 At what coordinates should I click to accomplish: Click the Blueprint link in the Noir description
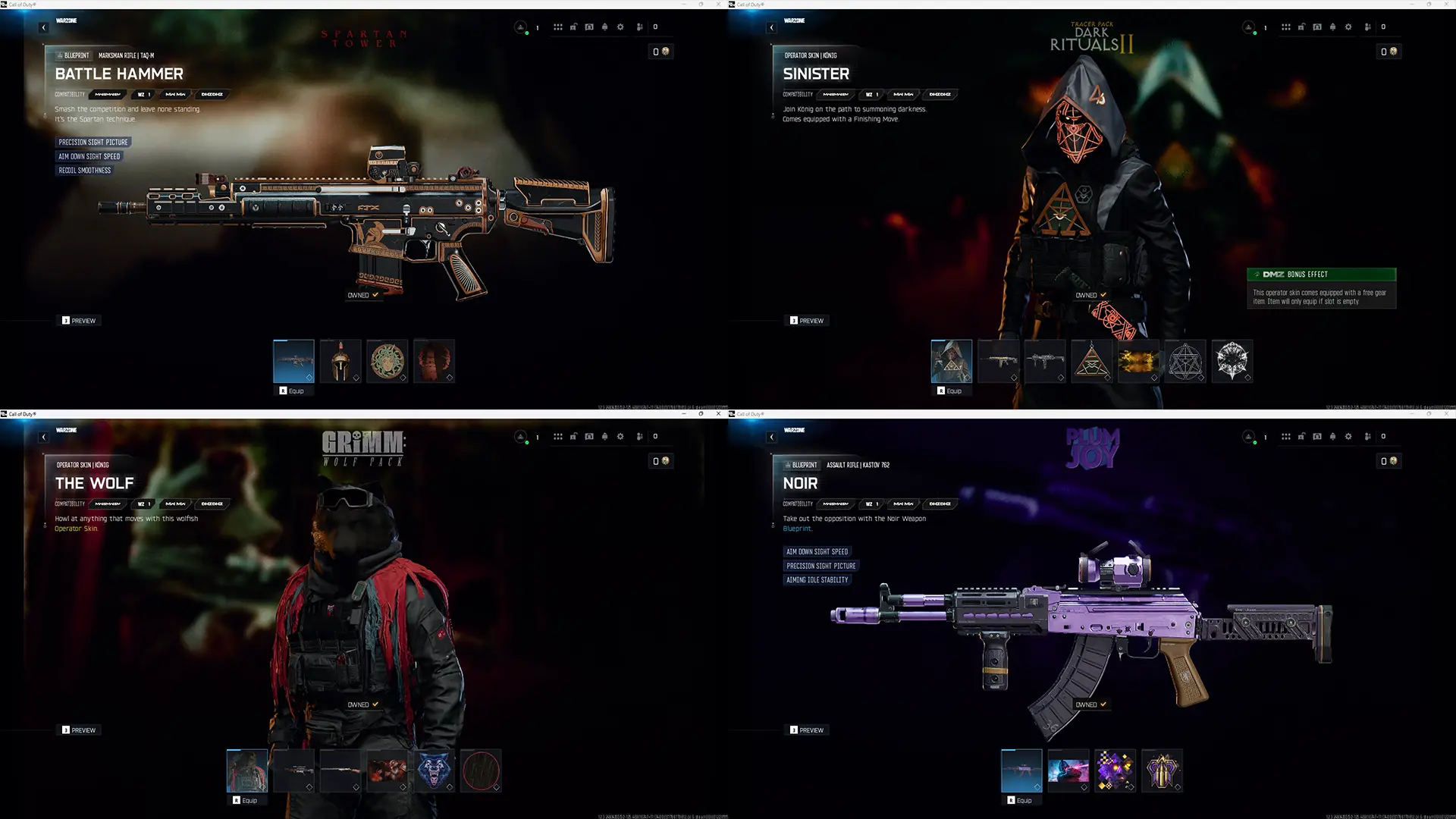pos(797,529)
